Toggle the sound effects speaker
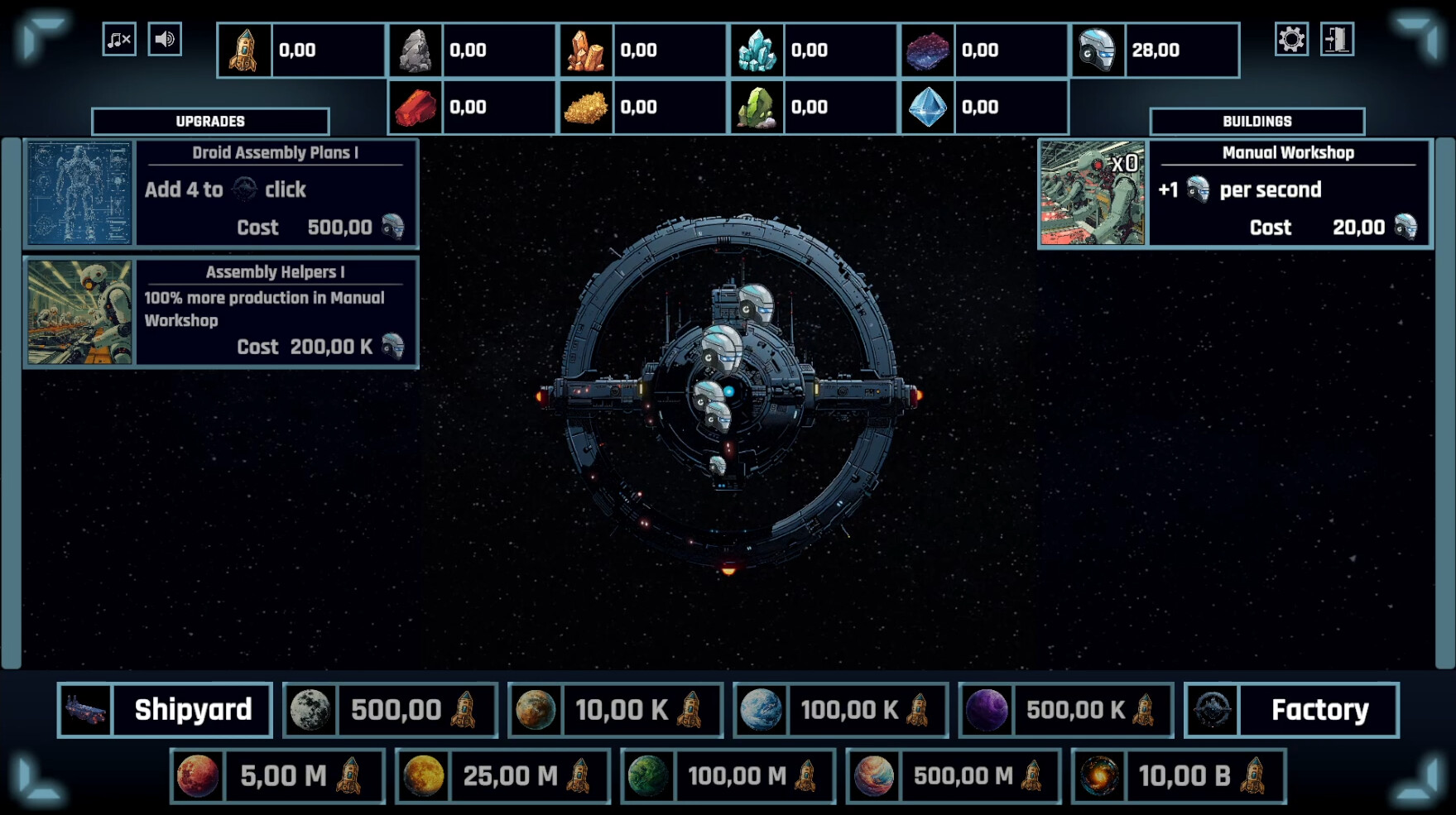 [x=165, y=37]
